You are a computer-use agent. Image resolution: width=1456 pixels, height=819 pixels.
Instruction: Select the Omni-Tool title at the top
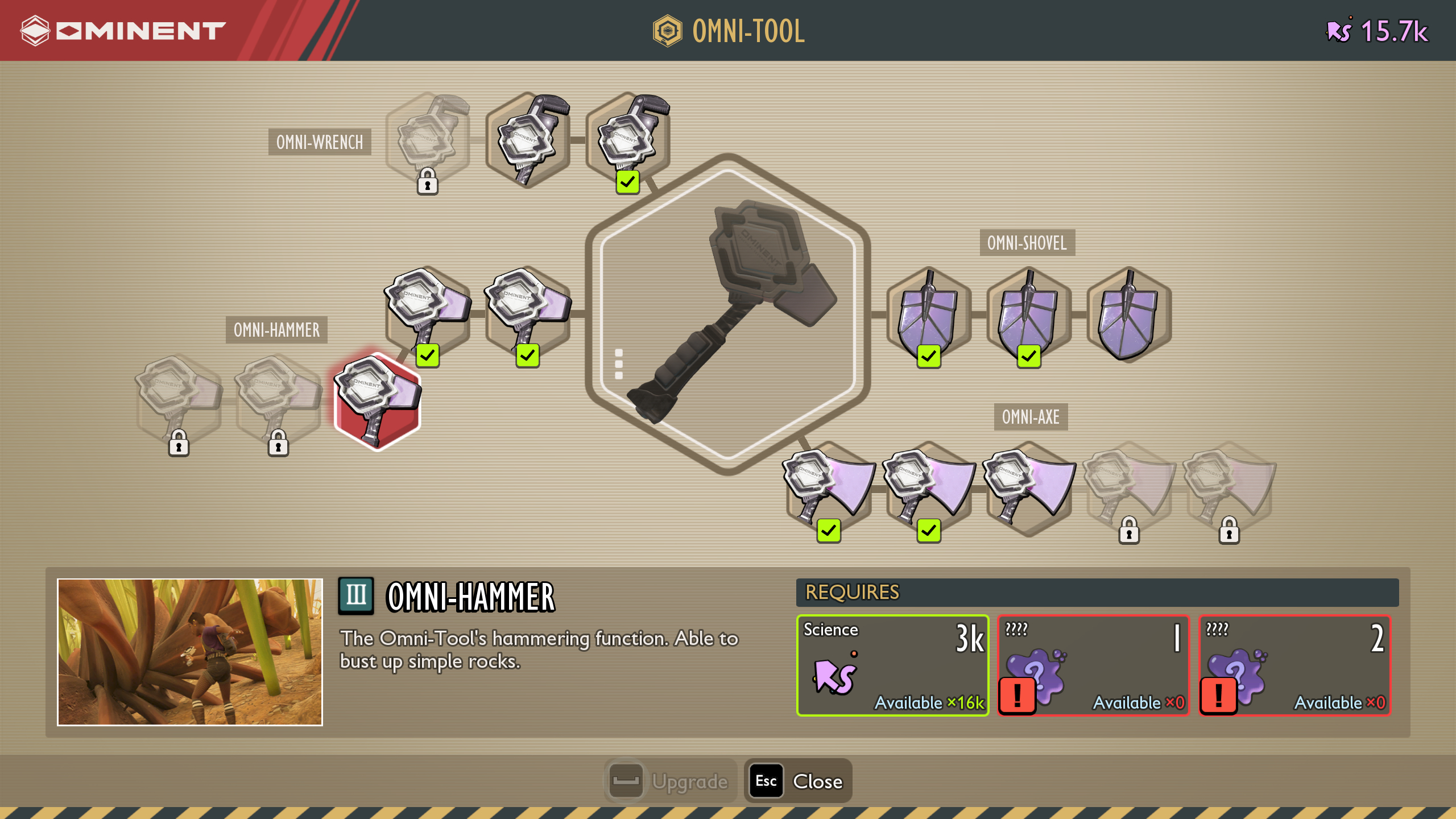pos(729,31)
